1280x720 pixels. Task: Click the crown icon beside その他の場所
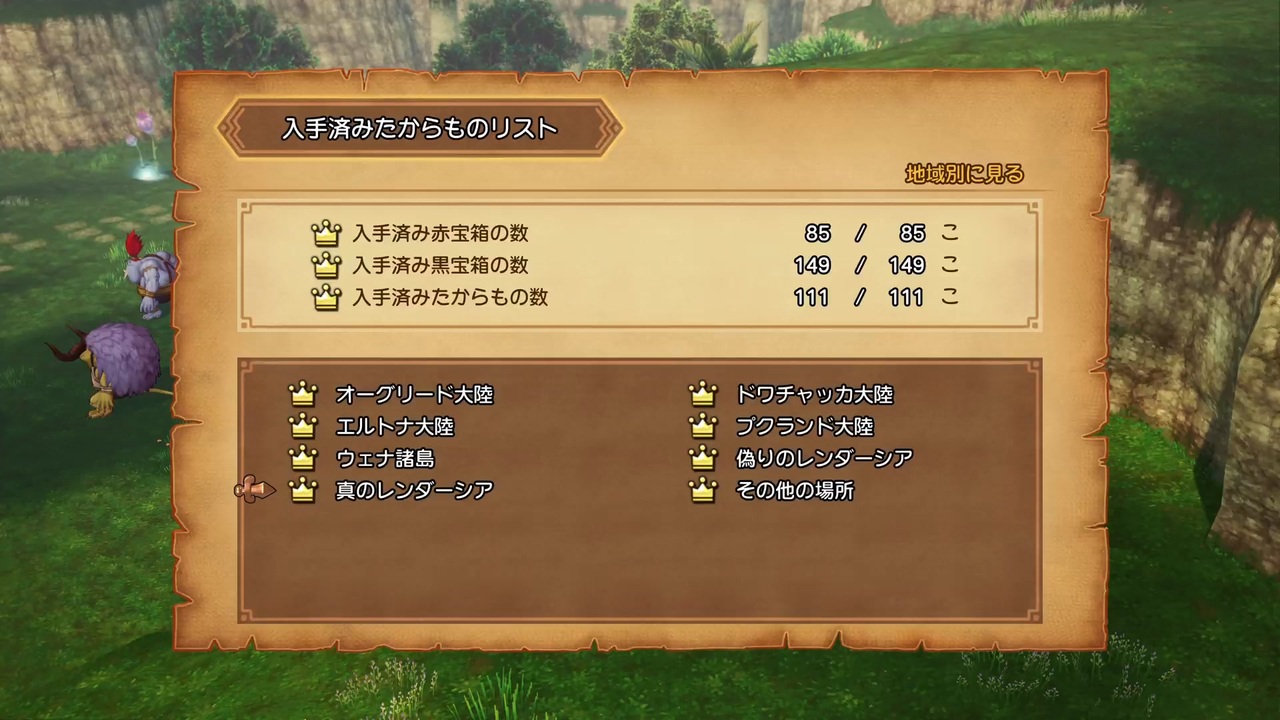pos(702,490)
